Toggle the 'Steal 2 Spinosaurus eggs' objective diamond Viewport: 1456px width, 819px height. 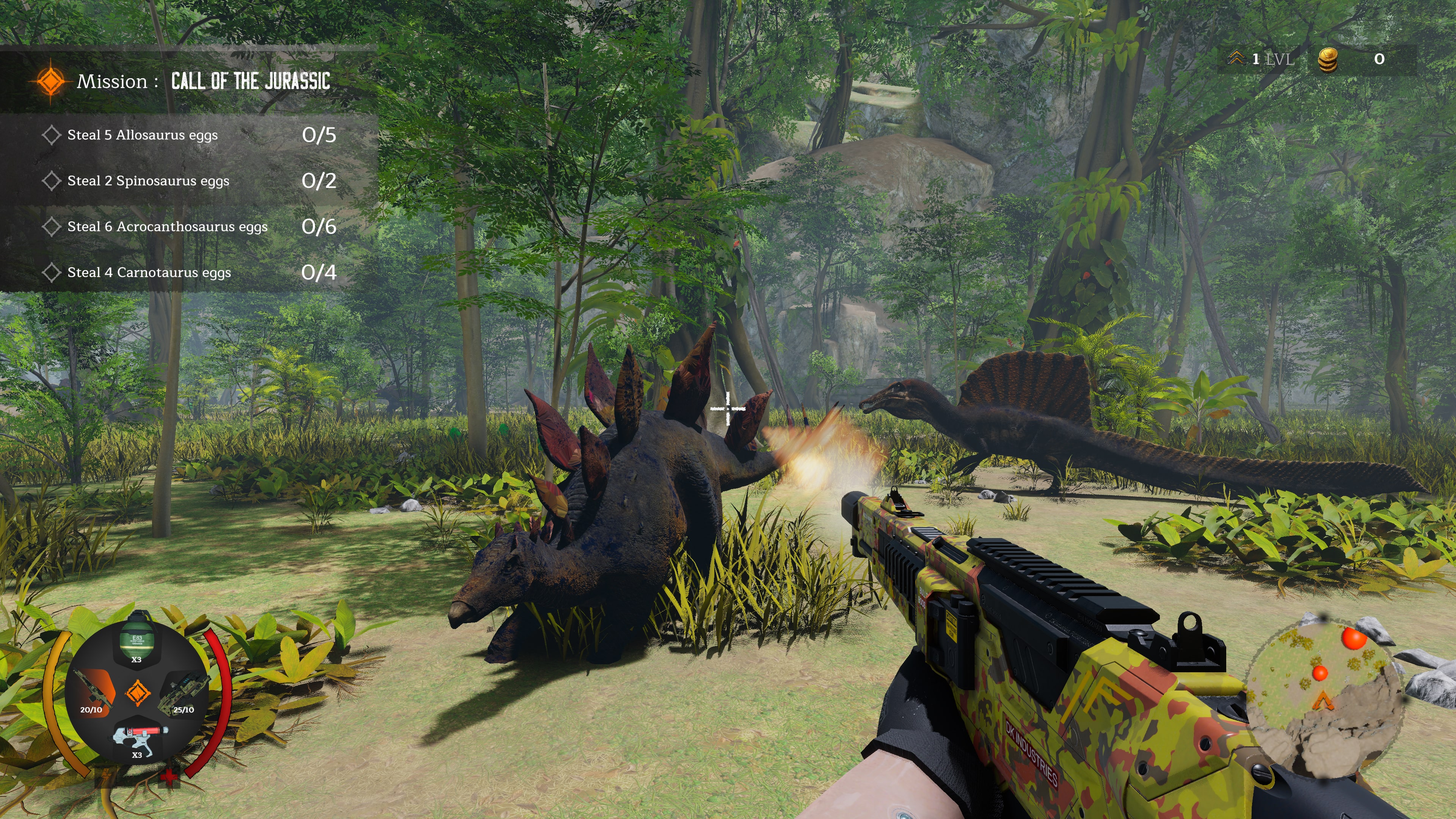coord(52,182)
